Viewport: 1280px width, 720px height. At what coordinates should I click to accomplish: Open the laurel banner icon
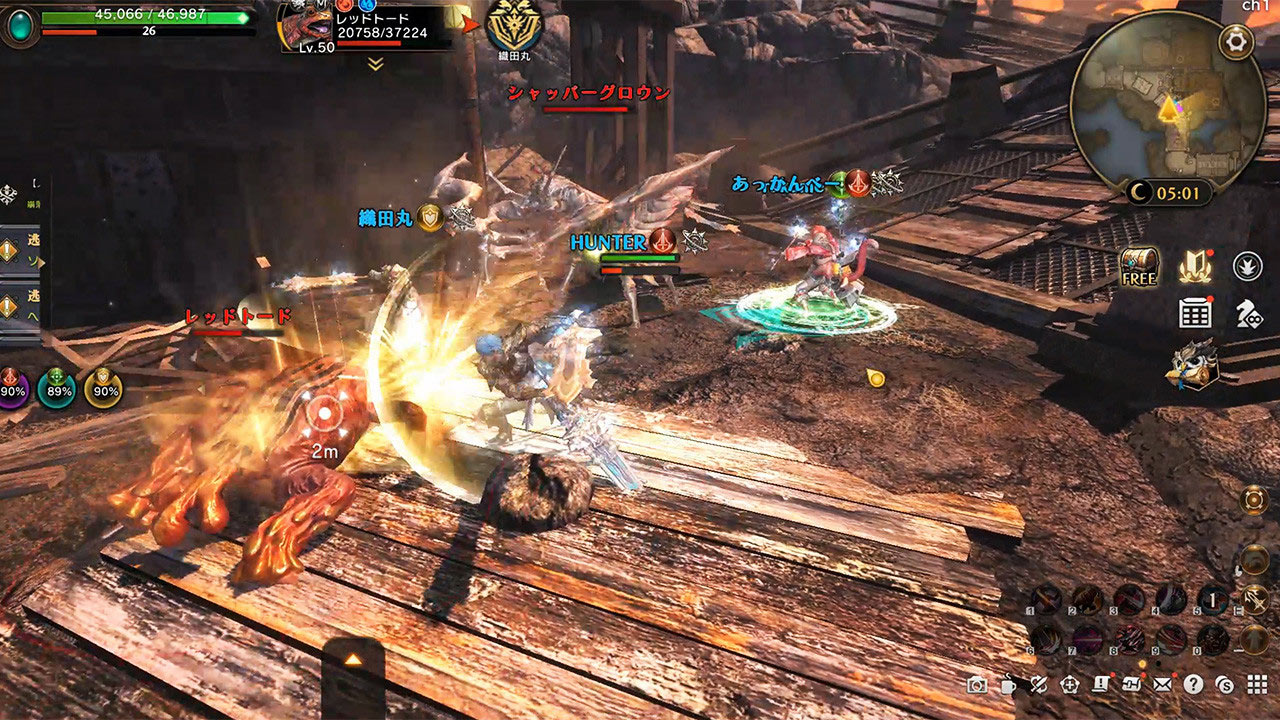(x=1195, y=266)
